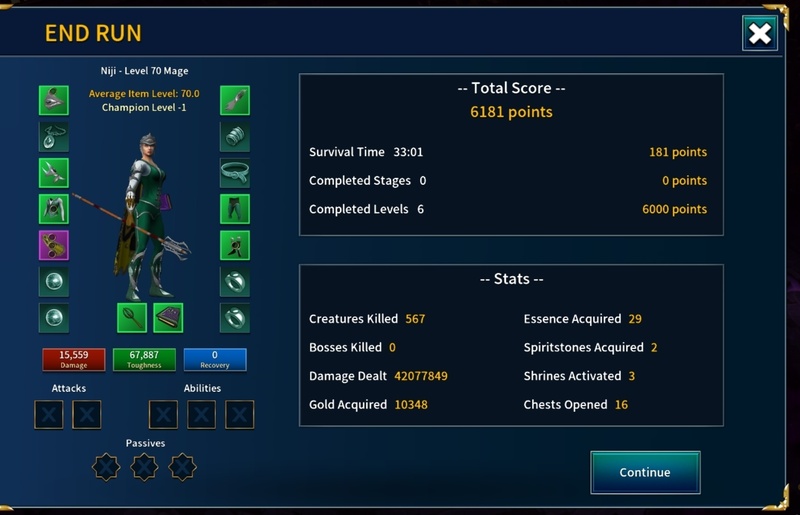
Task: Inspect the necklace equipment slot
Action: 54,136
